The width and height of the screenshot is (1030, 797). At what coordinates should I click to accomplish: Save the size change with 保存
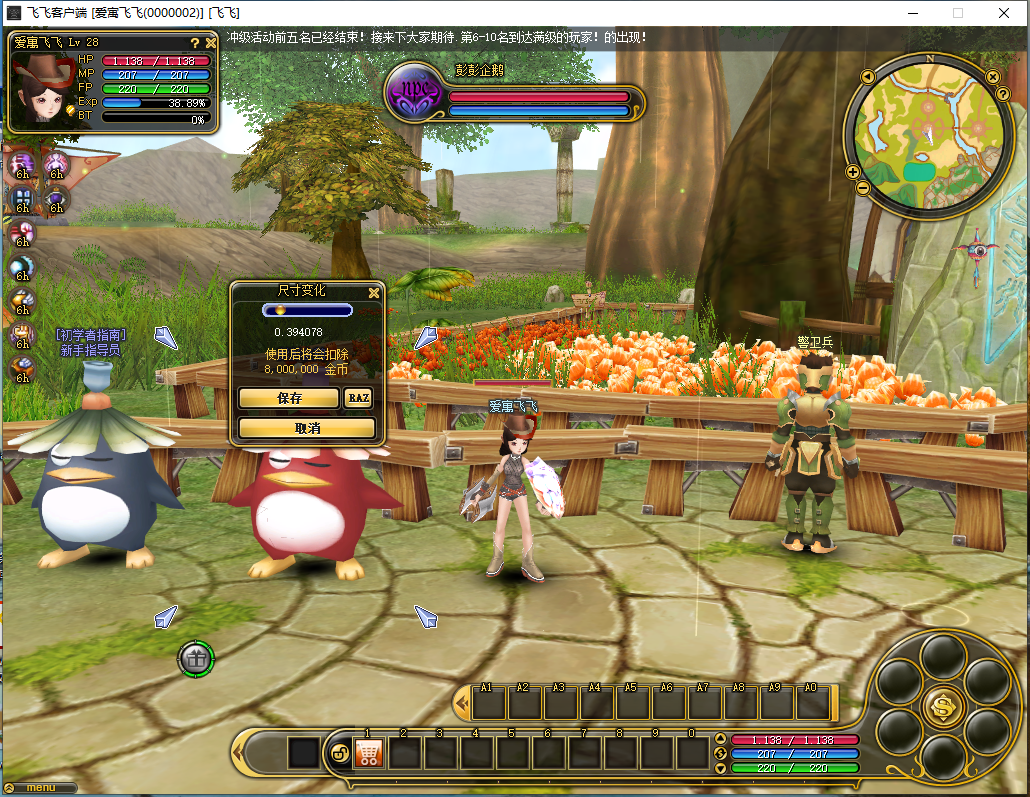coord(289,397)
